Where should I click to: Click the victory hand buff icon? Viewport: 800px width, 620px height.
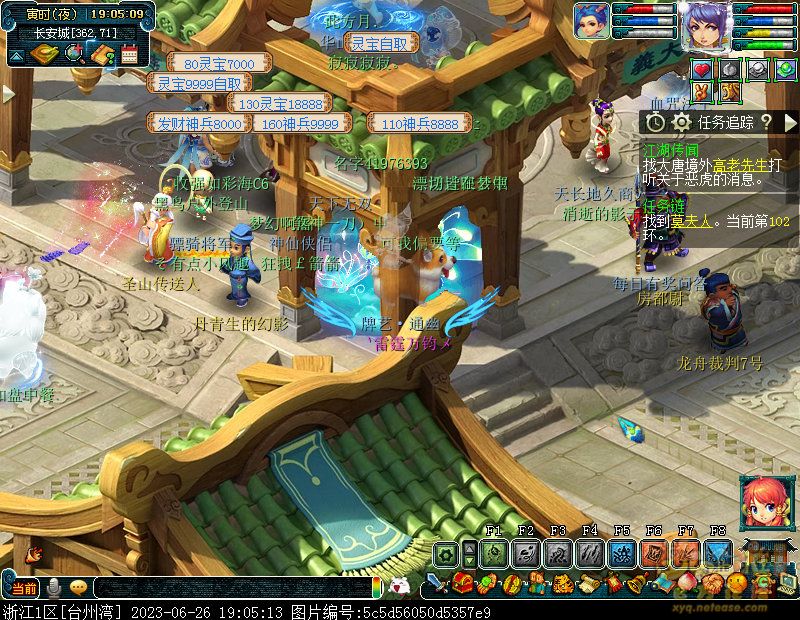pyautogui.click(x=701, y=92)
